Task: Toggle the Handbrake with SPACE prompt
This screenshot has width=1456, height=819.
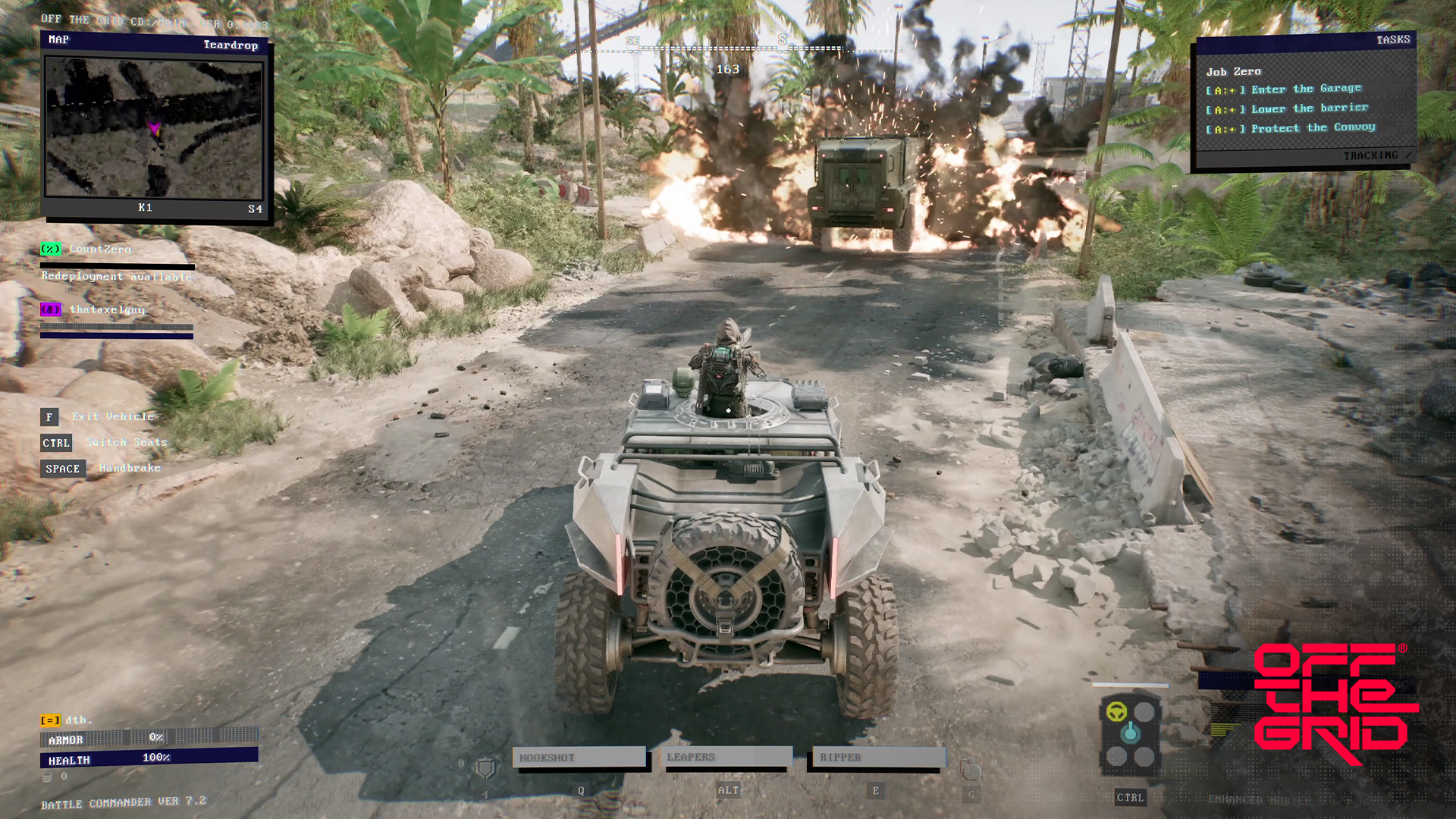Action: [x=62, y=468]
